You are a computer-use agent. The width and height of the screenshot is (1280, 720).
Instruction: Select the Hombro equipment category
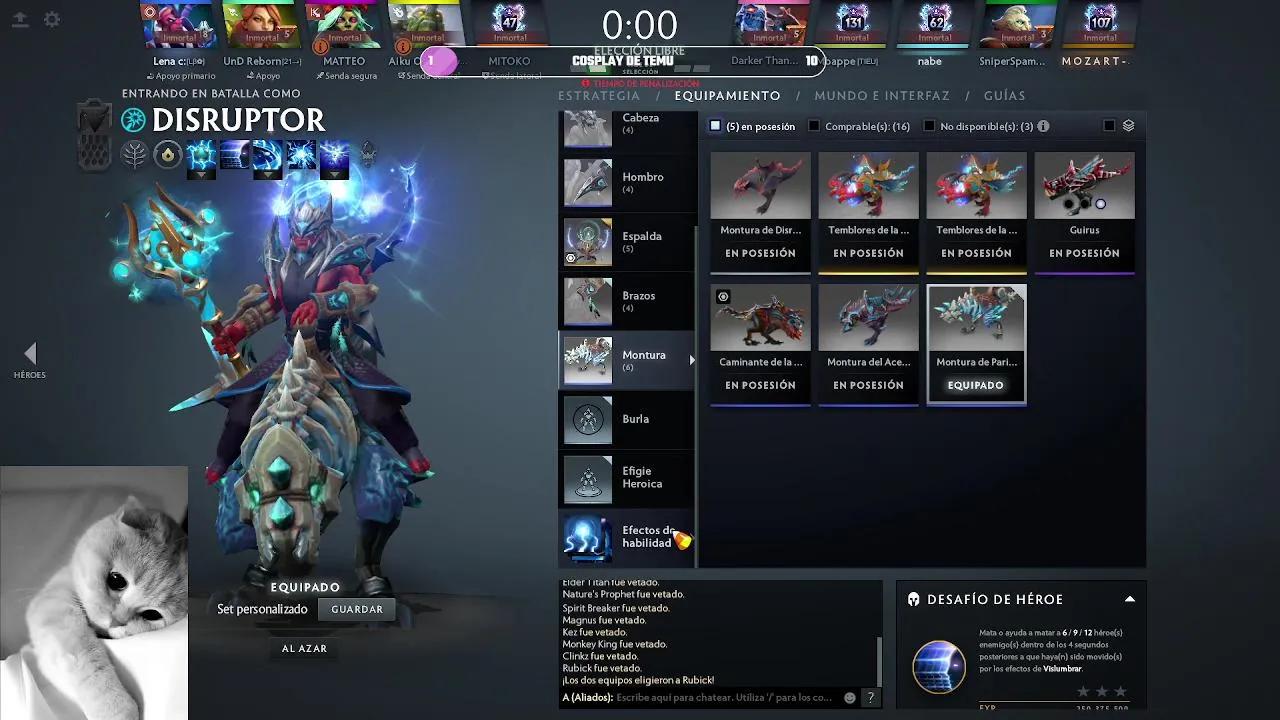pyautogui.click(x=627, y=182)
